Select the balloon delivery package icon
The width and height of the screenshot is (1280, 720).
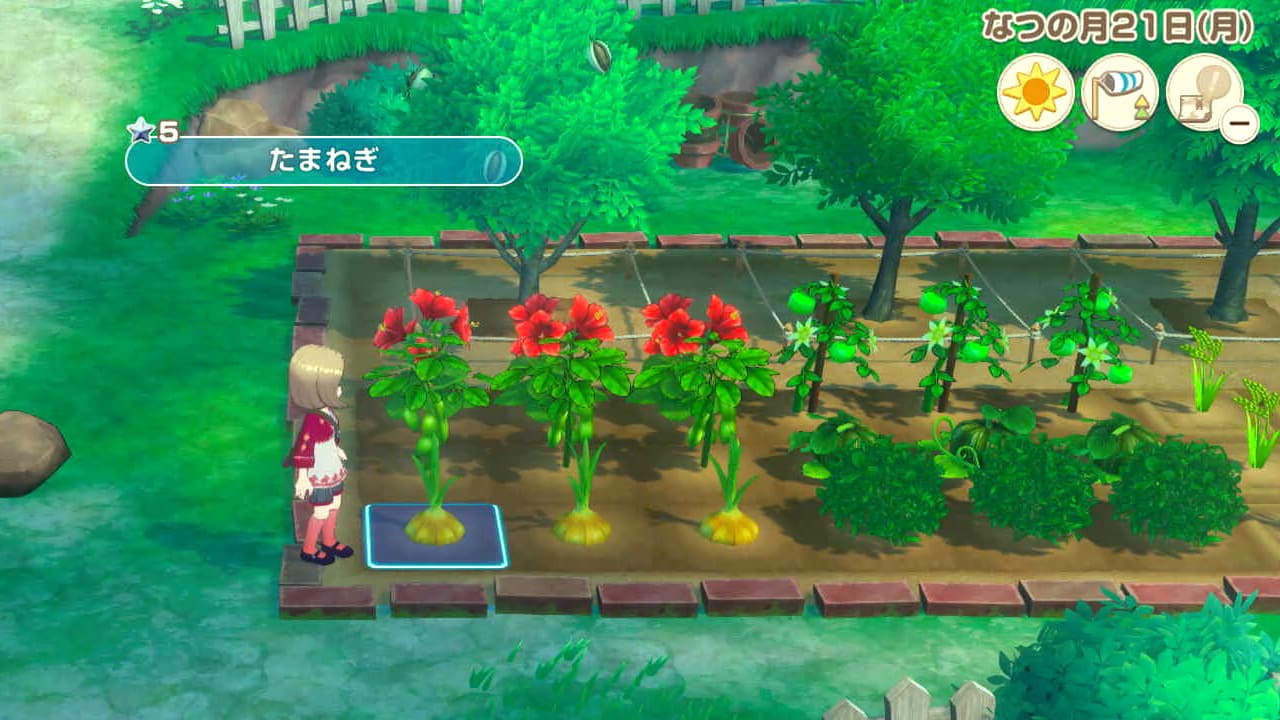1203,93
